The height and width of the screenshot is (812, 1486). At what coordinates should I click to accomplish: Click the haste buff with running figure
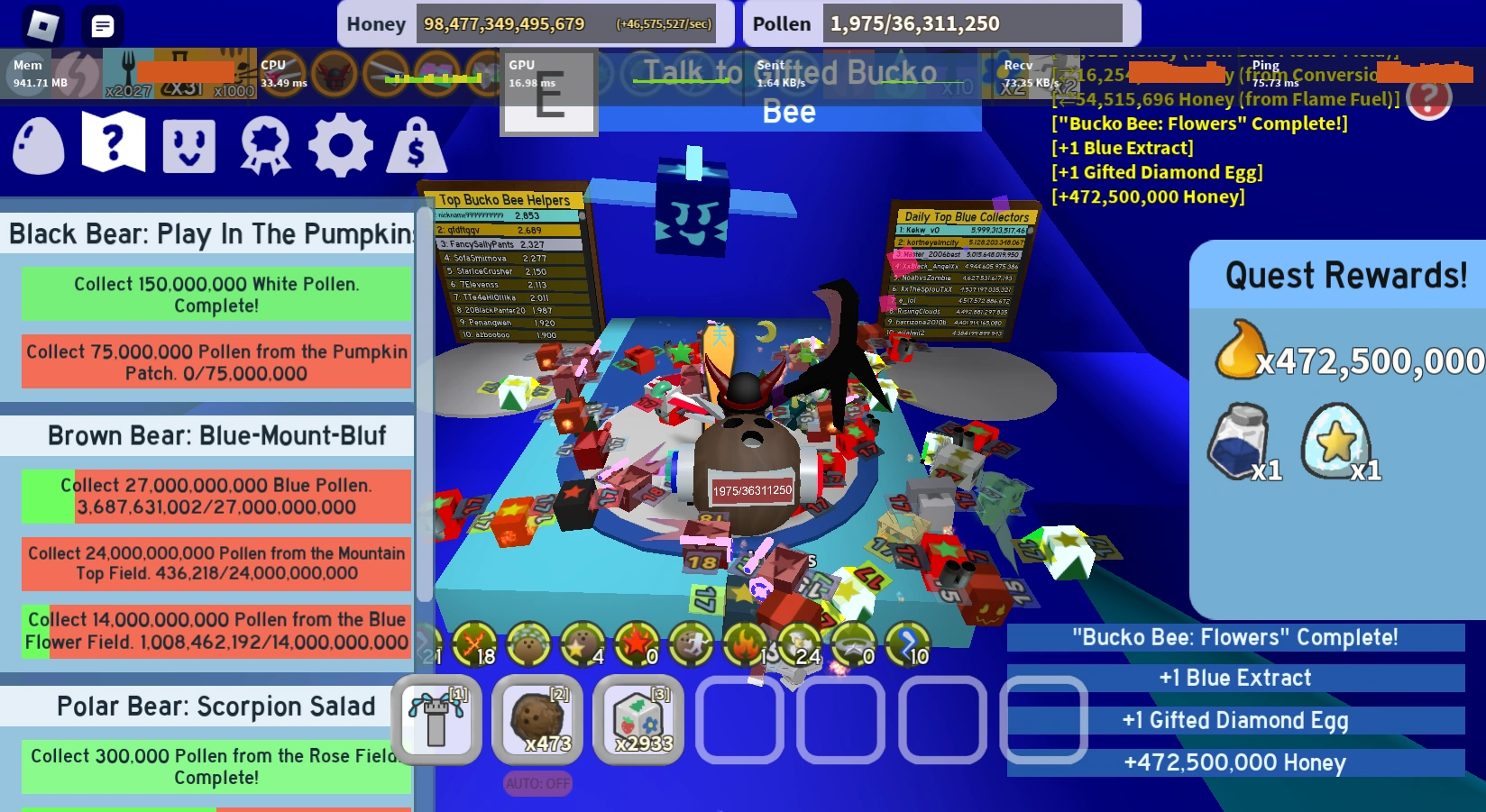click(x=693, y=646)
